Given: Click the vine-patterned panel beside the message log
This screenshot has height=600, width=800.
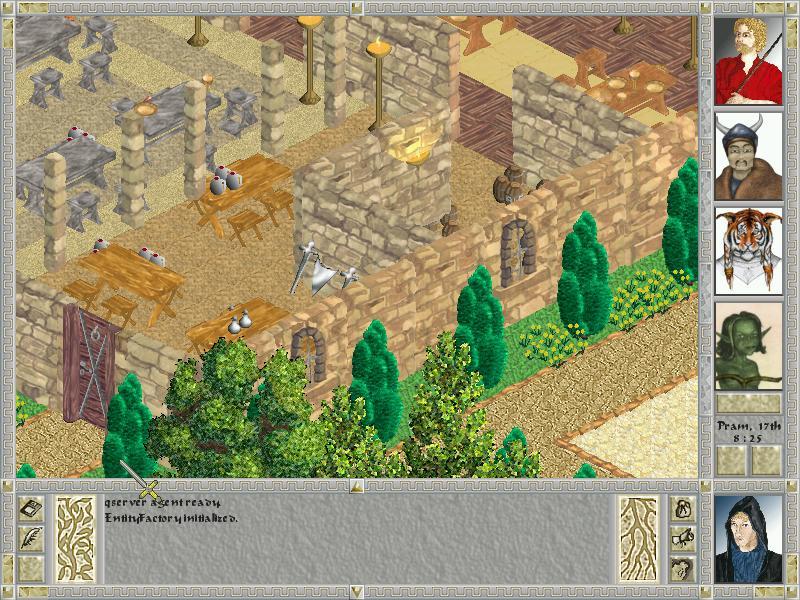Looking at the screenshot, I should (x=75, y=540).
